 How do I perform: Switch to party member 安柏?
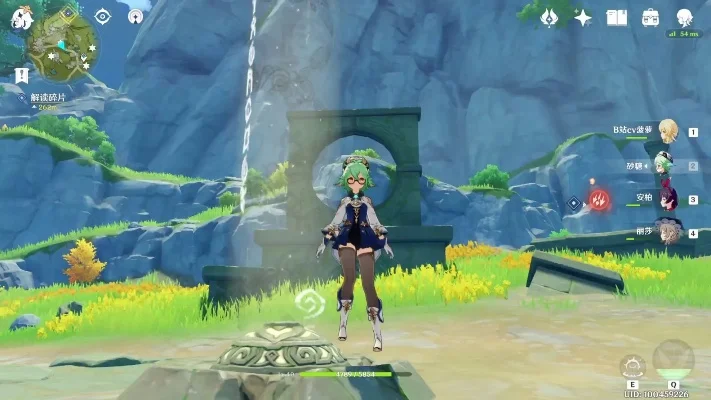(x=666, y=198)
